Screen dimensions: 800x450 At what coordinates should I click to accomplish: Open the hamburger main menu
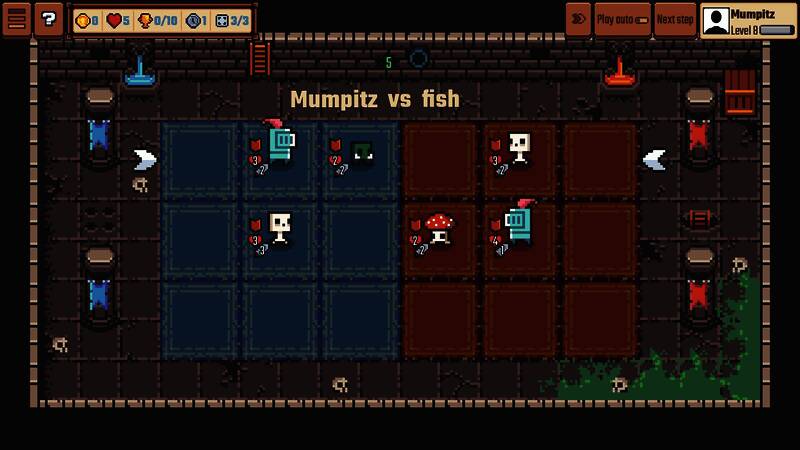16,19
